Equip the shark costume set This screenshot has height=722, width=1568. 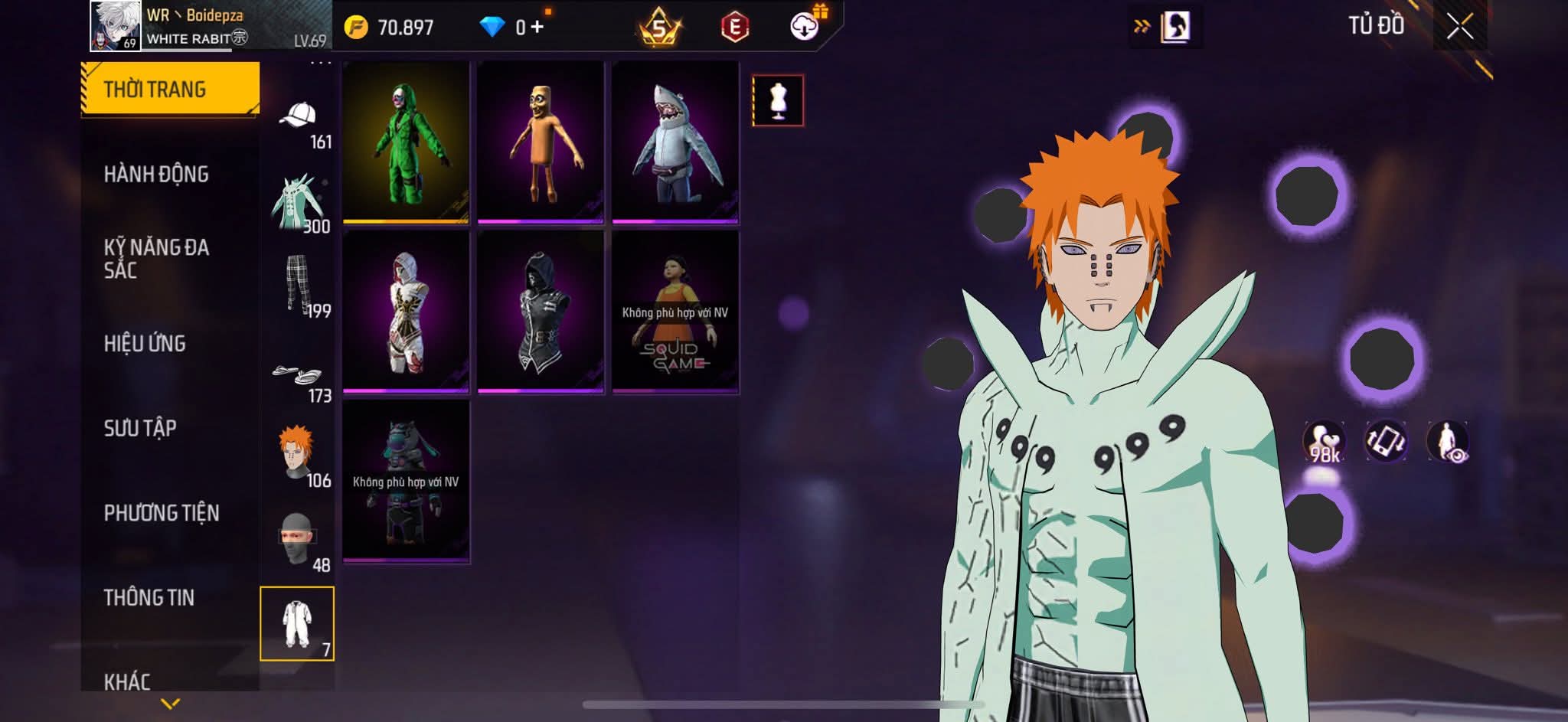point(675,142)
